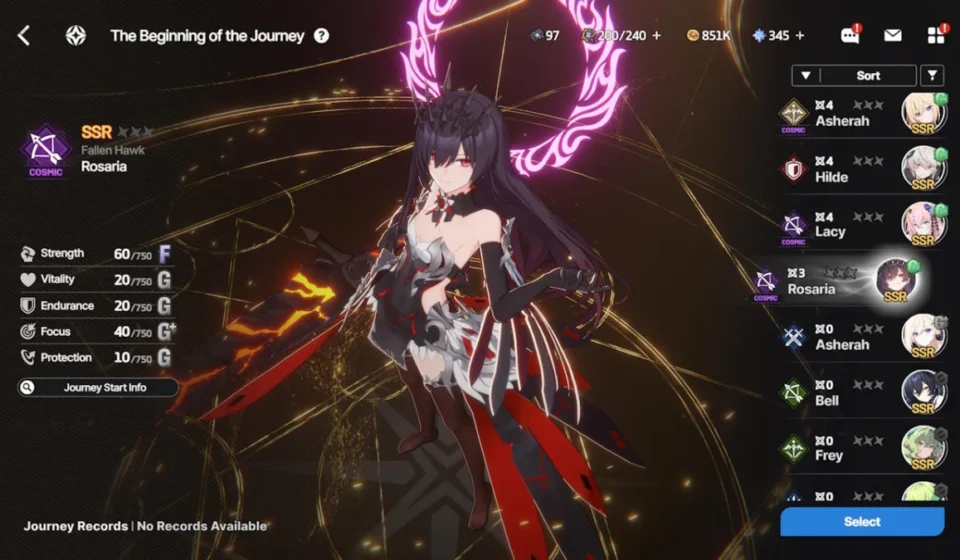The height and width of the screenshot is (560, 960).
Task: Open the chat speech bubble icon
Action: 850,36
